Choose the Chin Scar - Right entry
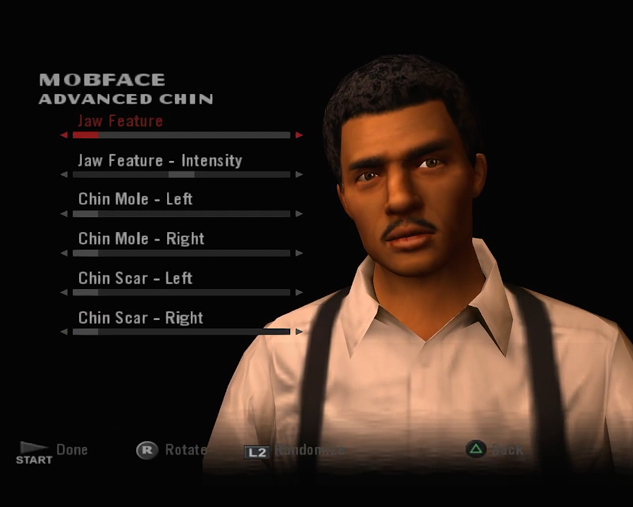The height and width of the screenshot is (507, 633). (141, 318)
